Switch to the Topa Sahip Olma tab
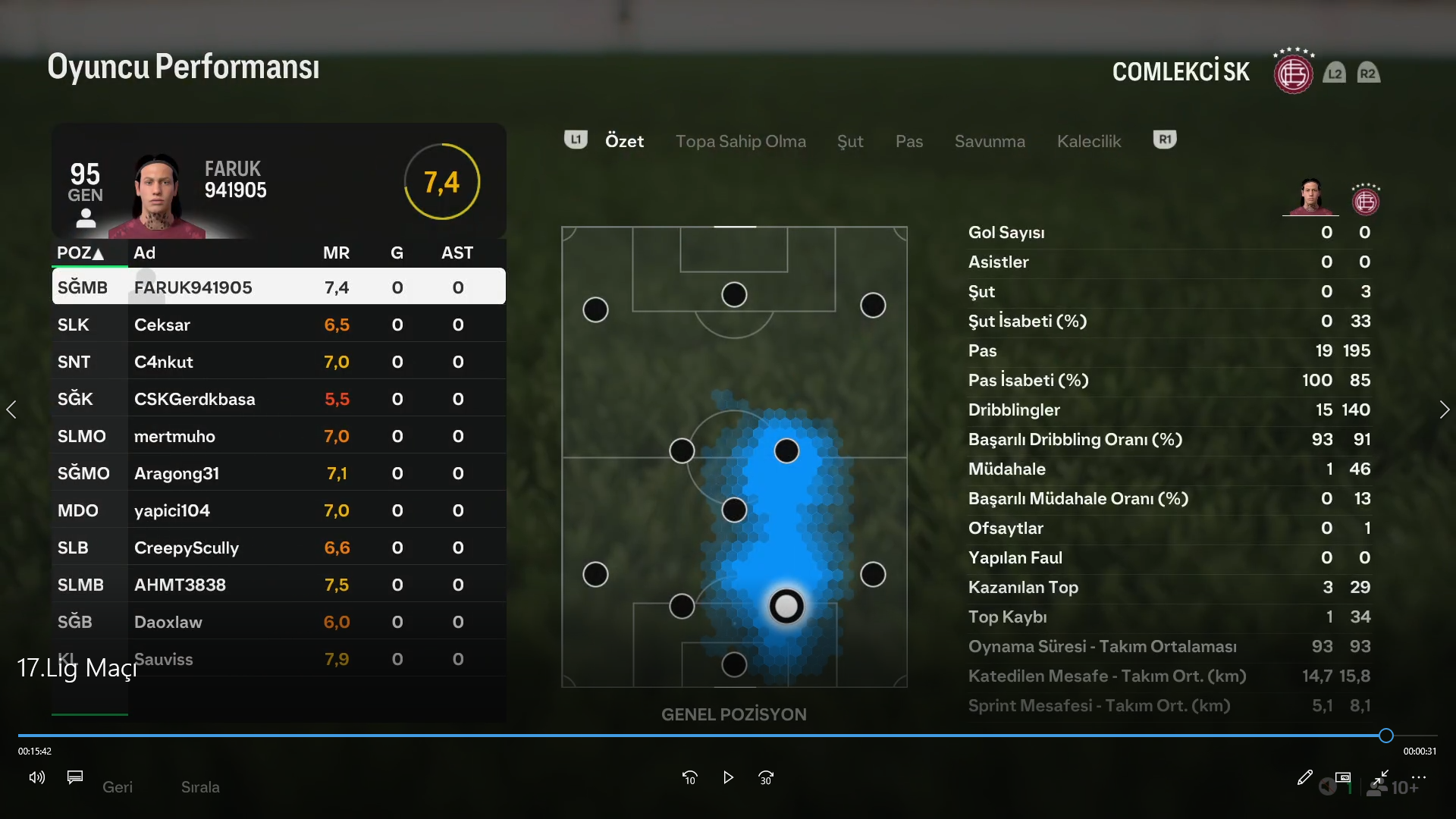Image resolution: width=1456 pixels, height=819 pixels. [740, 141]
